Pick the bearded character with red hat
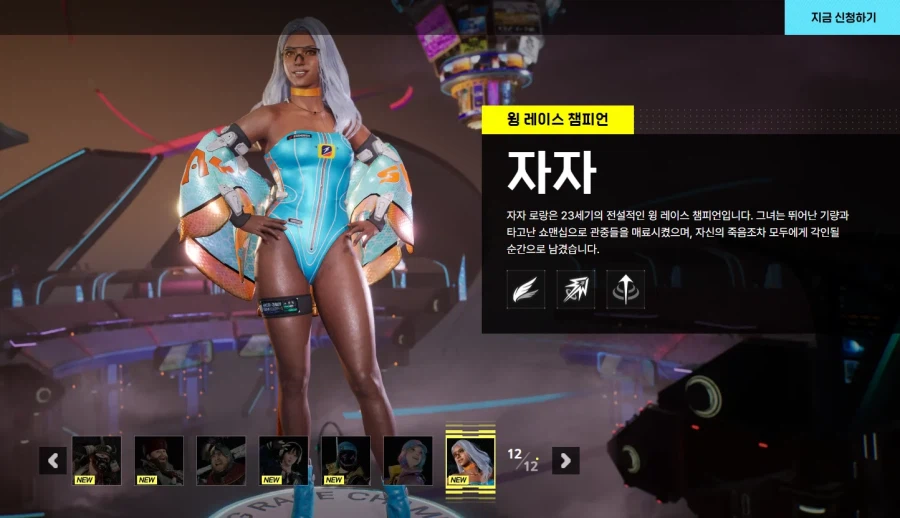900x518 pixels. [x=159, y=460]
